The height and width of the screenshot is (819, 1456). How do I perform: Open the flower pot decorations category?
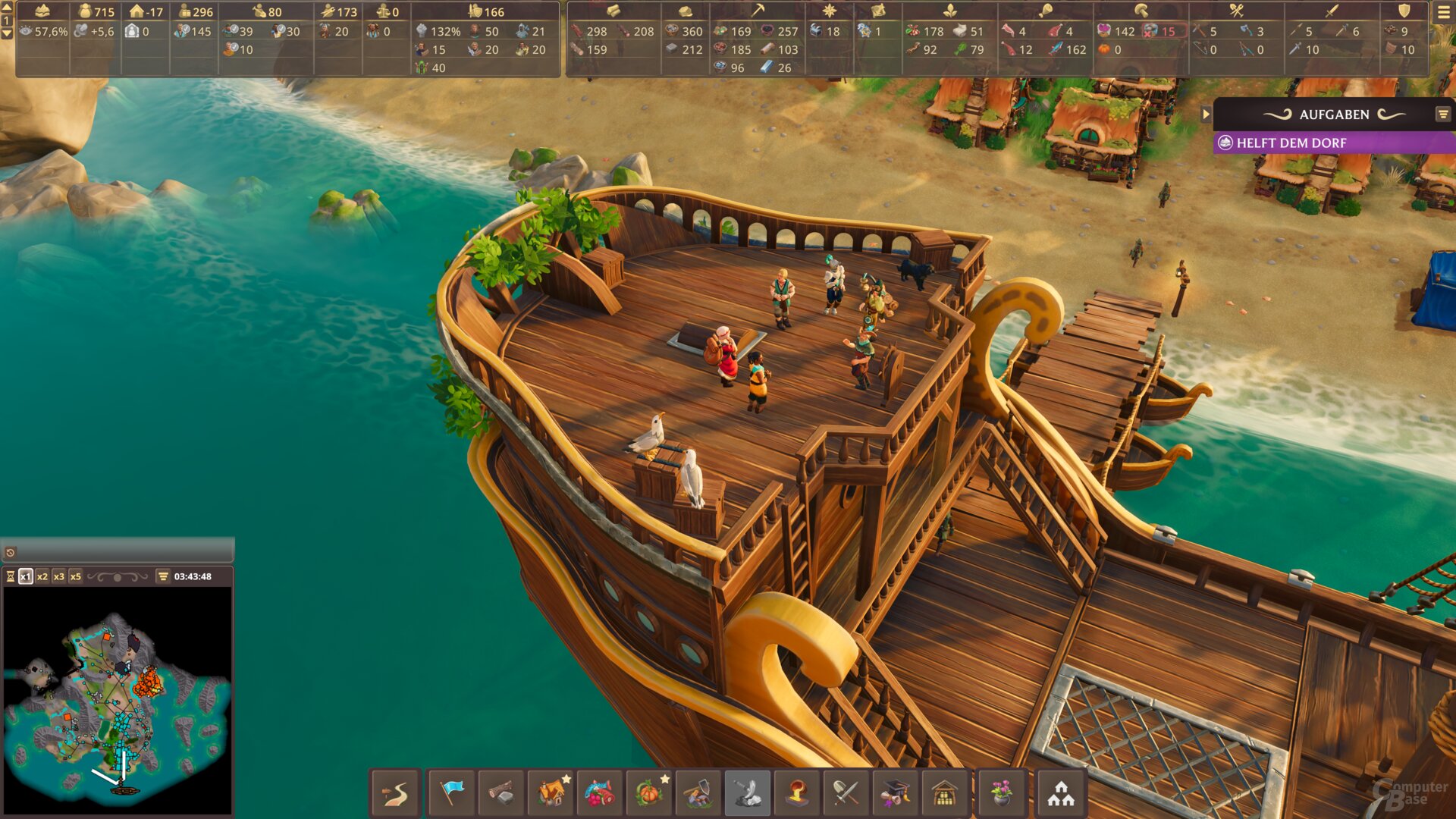point(1002,793)
